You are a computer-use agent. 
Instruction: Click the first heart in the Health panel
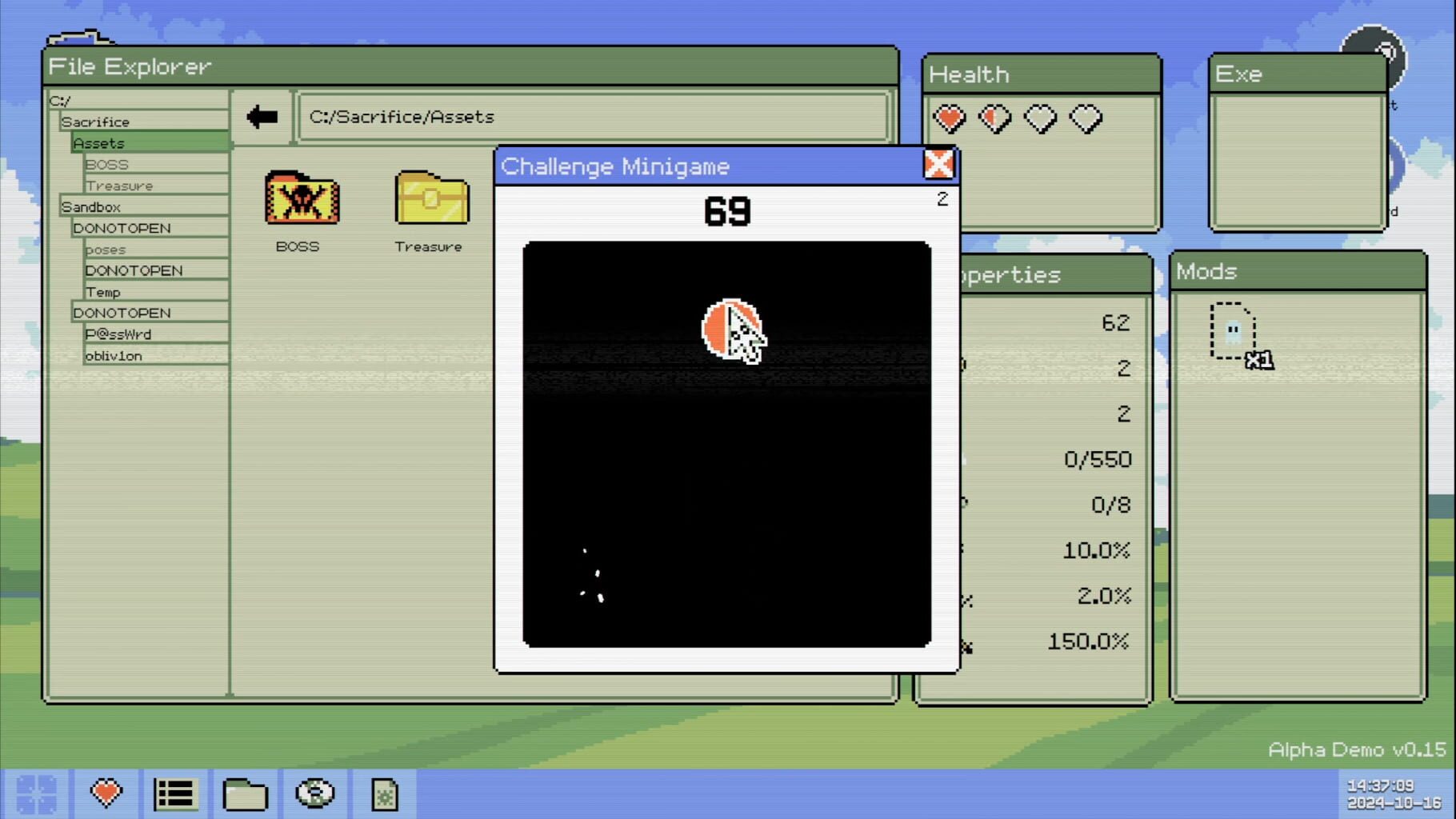pos(949,117)
